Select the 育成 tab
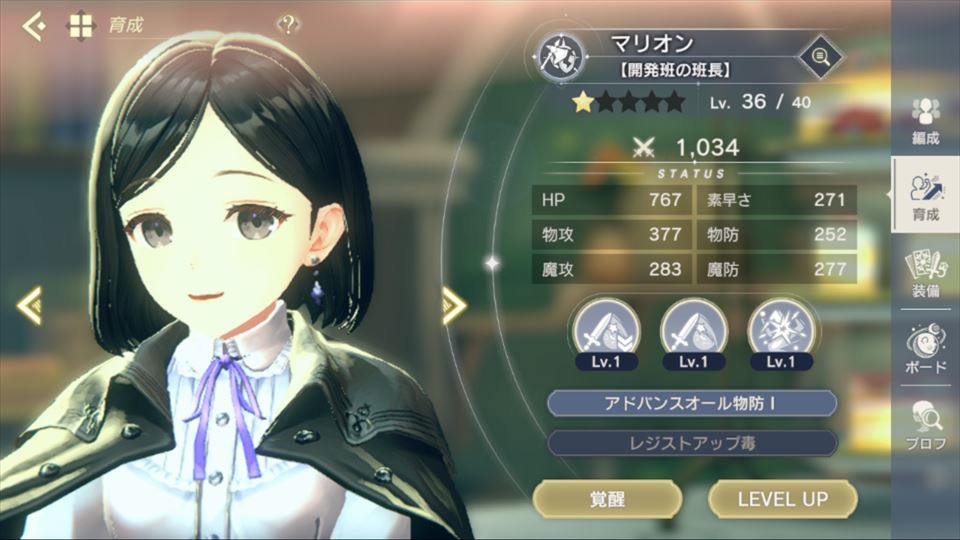This screenshot has height=540, width=960. click(926, 196)
